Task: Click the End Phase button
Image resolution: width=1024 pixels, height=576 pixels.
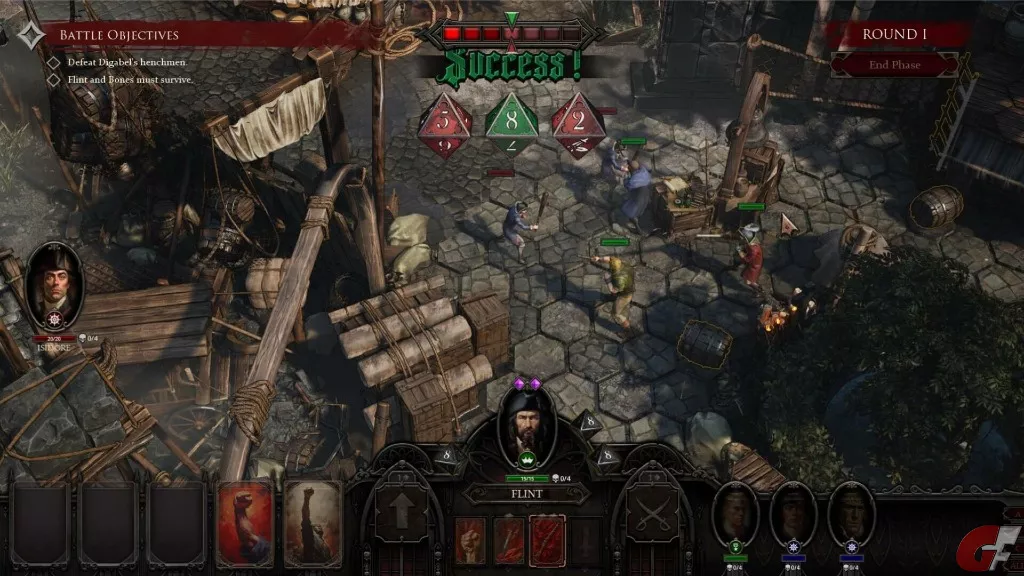Action: 893,65
